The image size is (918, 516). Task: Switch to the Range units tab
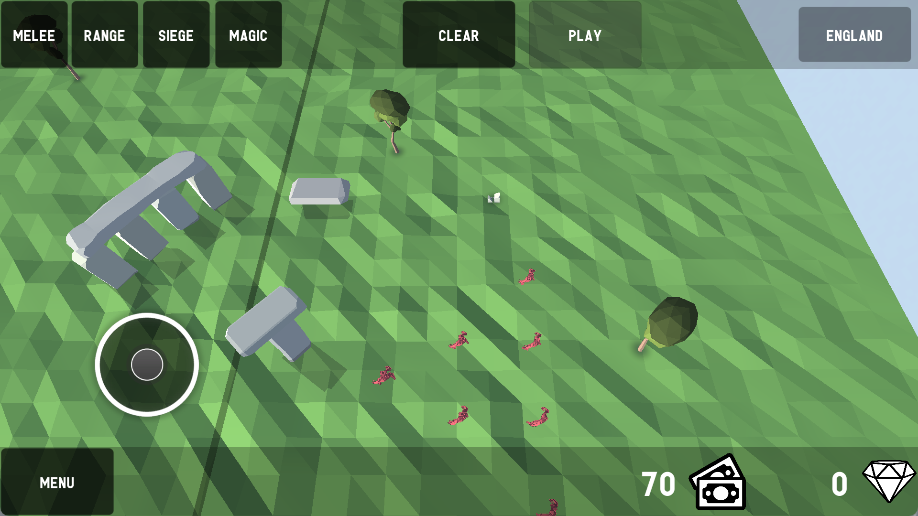(104, 35)
